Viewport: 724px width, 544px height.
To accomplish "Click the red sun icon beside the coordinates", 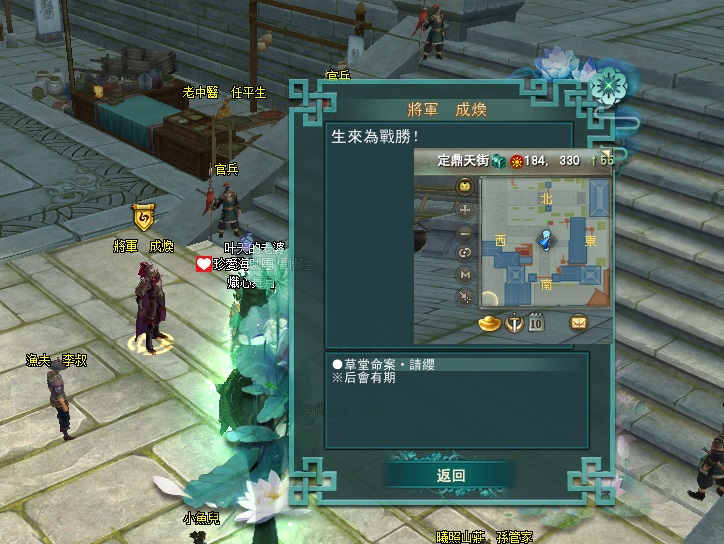I will click(517, 161).
